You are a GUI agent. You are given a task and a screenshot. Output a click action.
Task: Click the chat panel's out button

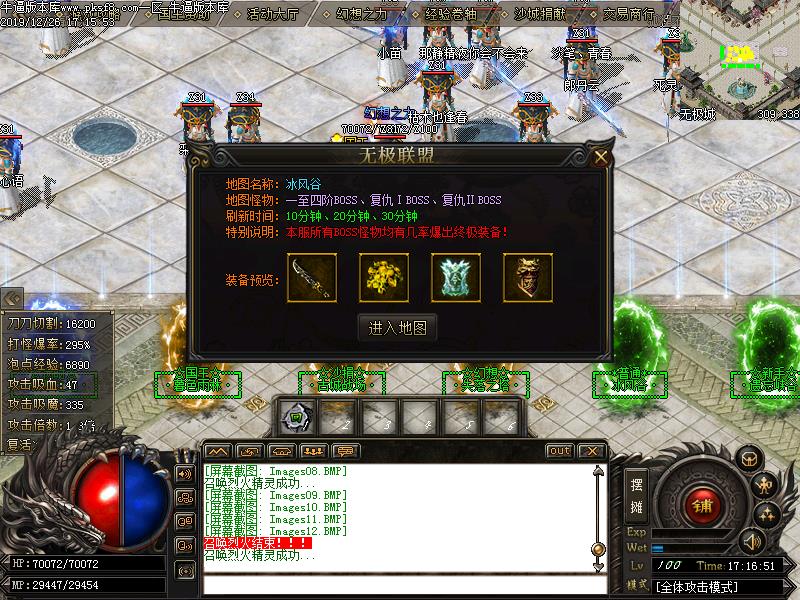(560, 451)
